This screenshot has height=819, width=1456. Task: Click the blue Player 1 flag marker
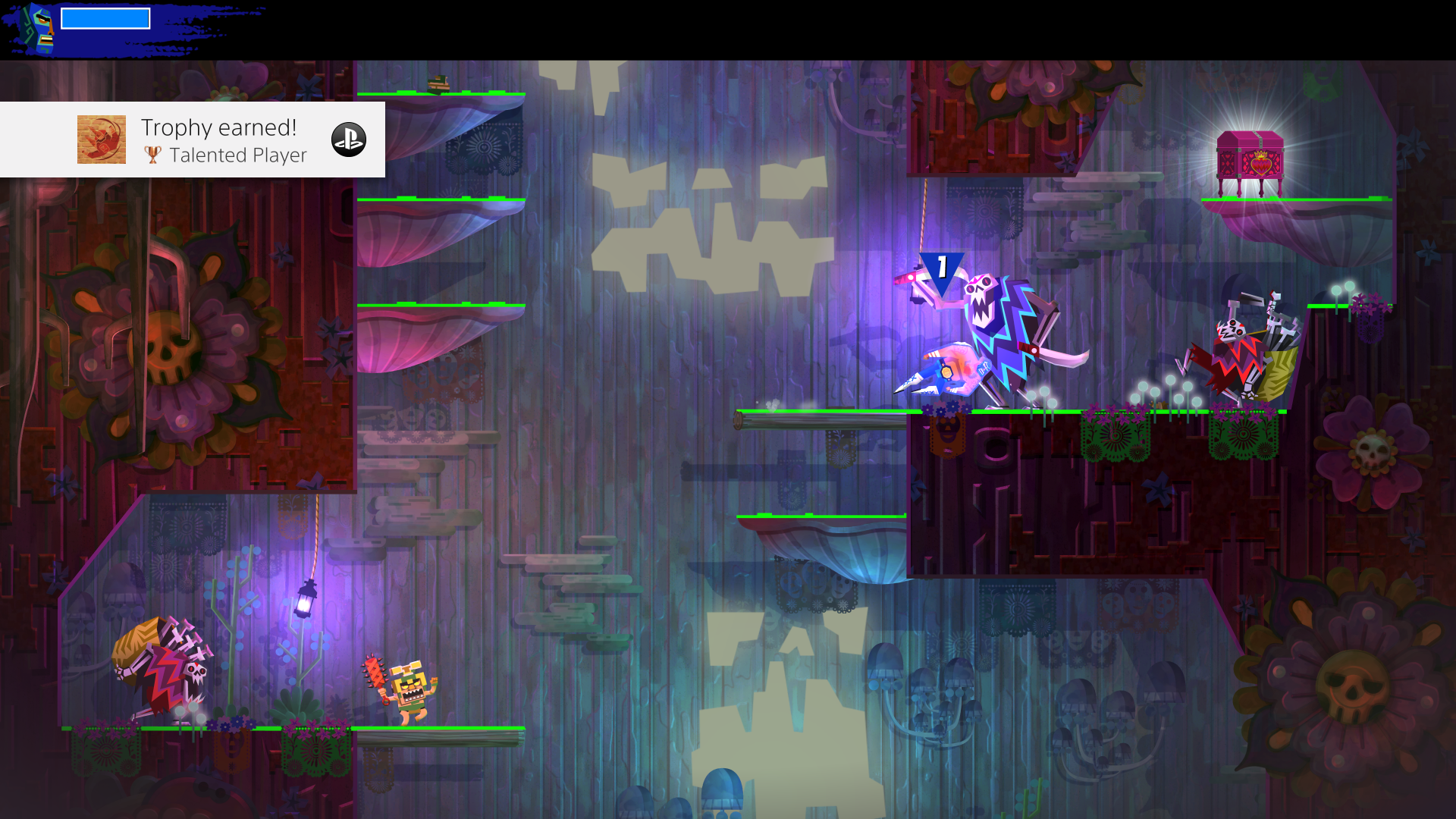[940, 269]
